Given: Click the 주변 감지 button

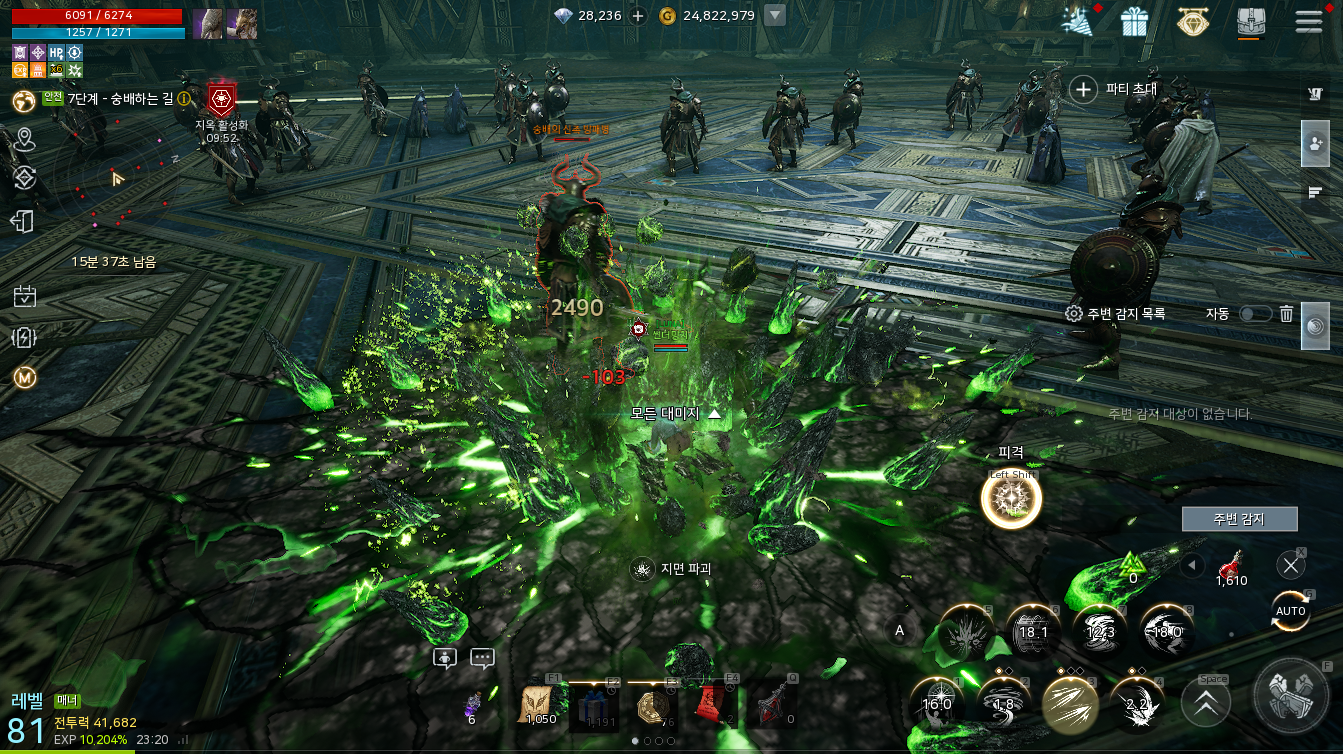Looking at the screenshot, I should pos(1239,519).
